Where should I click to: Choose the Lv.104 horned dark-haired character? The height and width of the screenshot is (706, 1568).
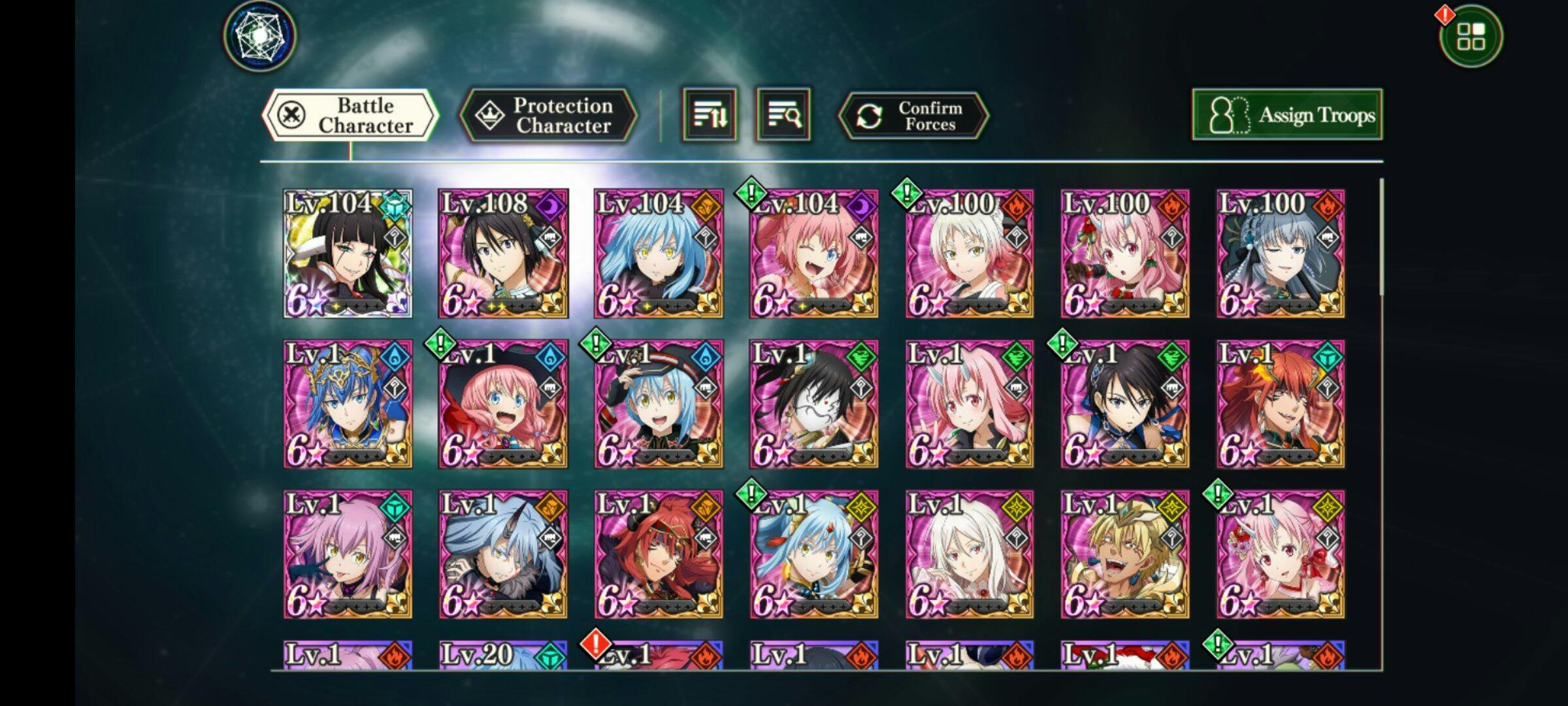click(348, 254)
